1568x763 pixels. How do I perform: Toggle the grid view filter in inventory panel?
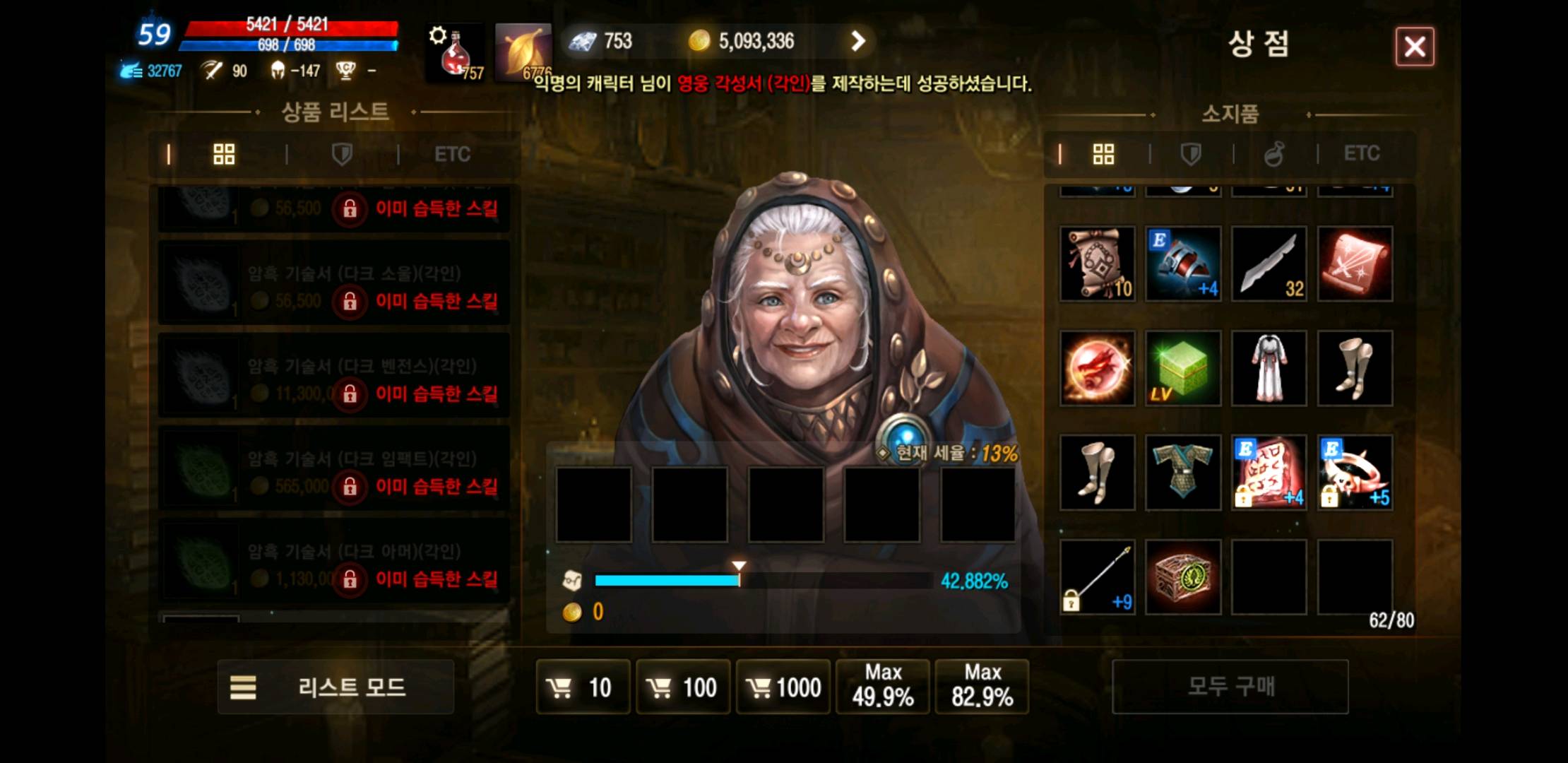click(1105, 153)
